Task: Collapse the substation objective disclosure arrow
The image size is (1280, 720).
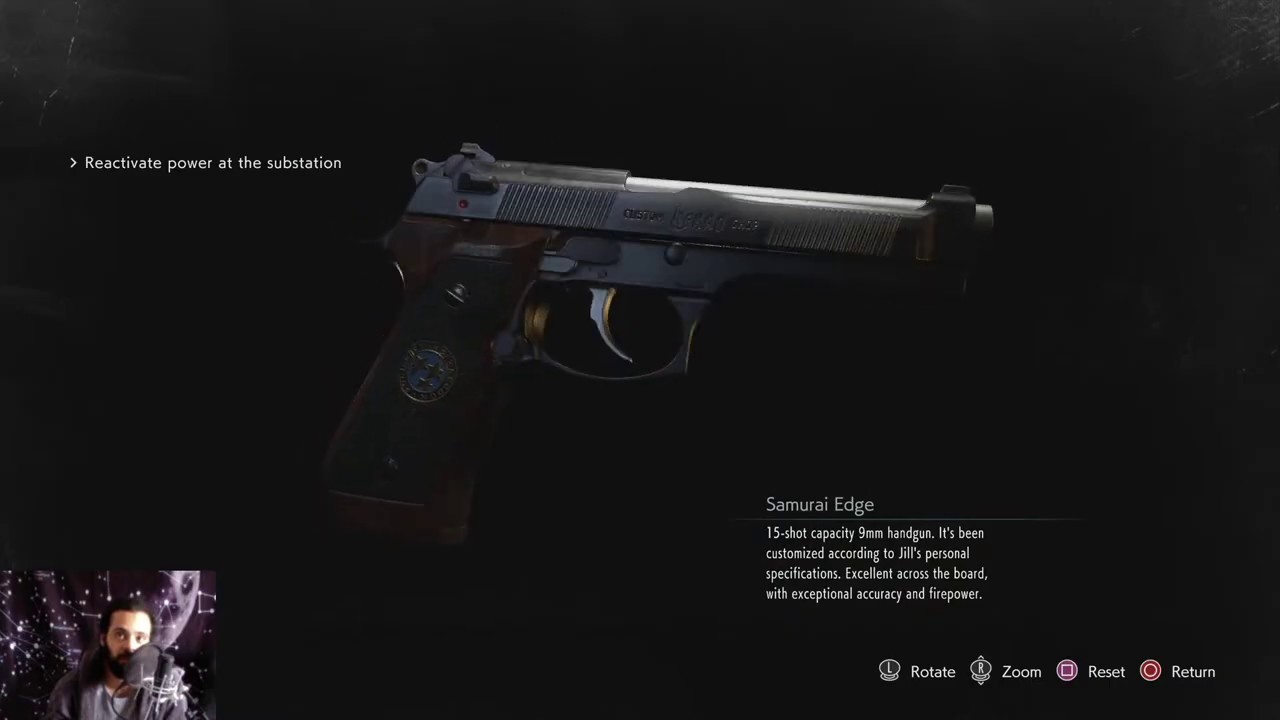Action: [73, 162]
